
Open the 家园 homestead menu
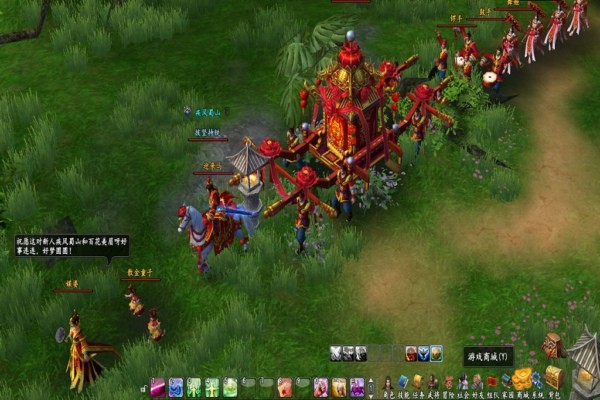tap(507, 383)
